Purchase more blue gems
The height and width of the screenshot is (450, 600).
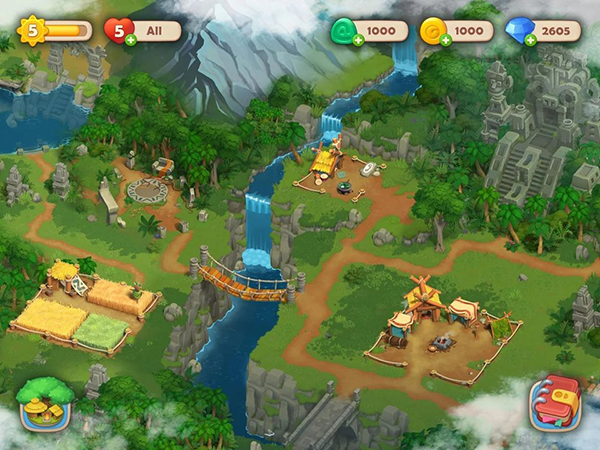(530, 40)
